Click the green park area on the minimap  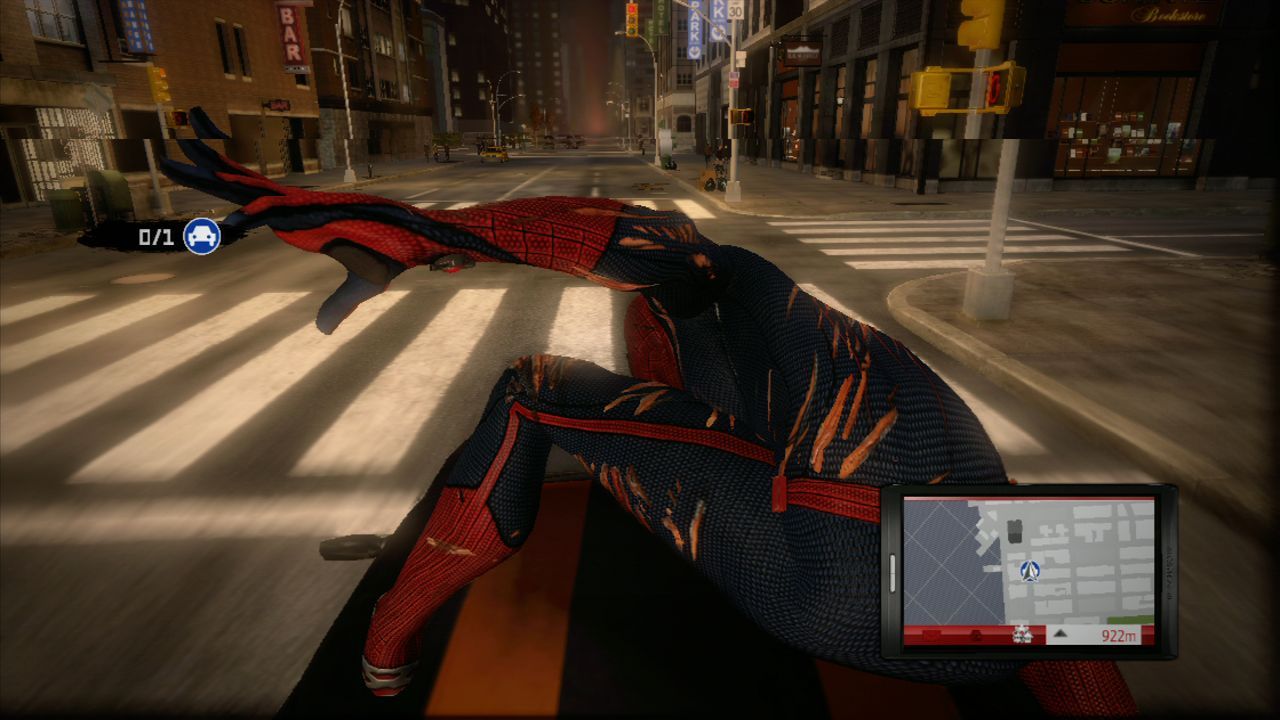(x=1128, y=619)
